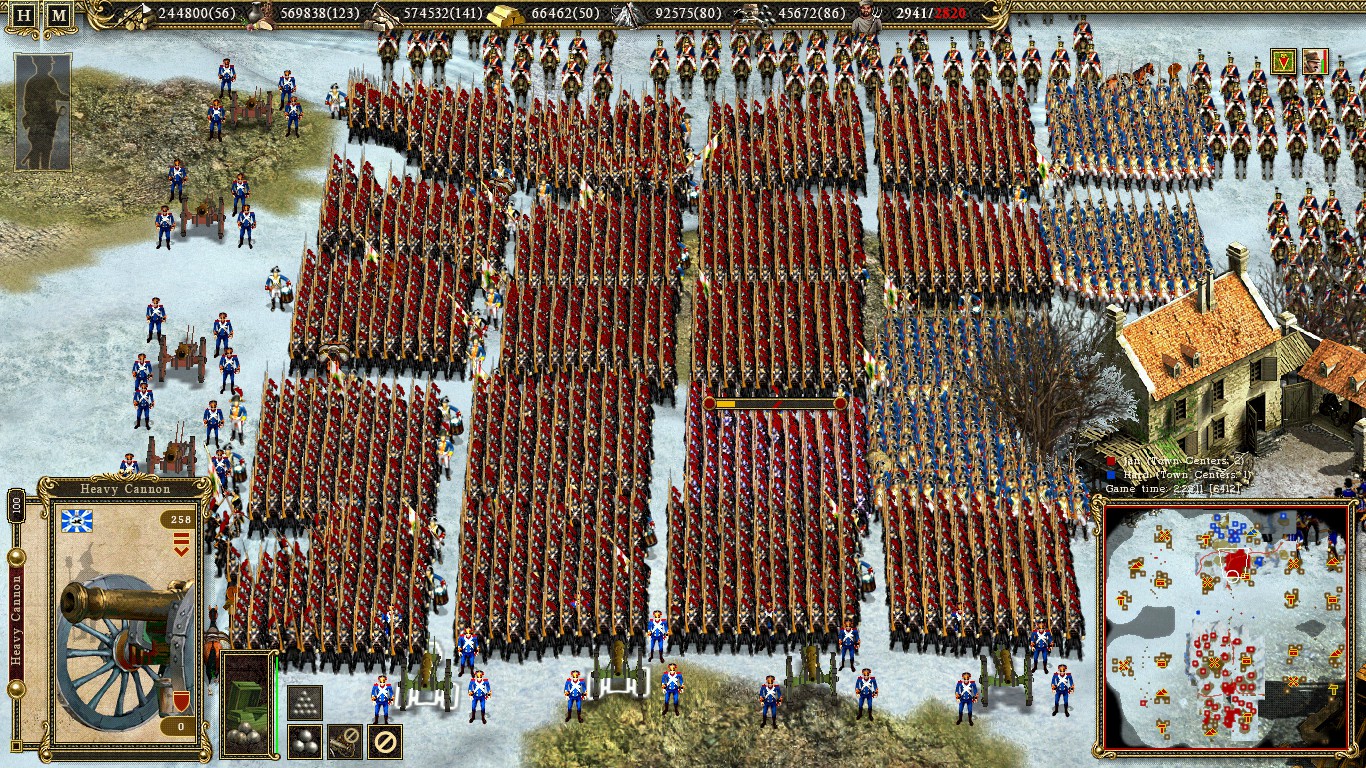Click the gold bars resource icon on top bar

click(x=507, y=16)
